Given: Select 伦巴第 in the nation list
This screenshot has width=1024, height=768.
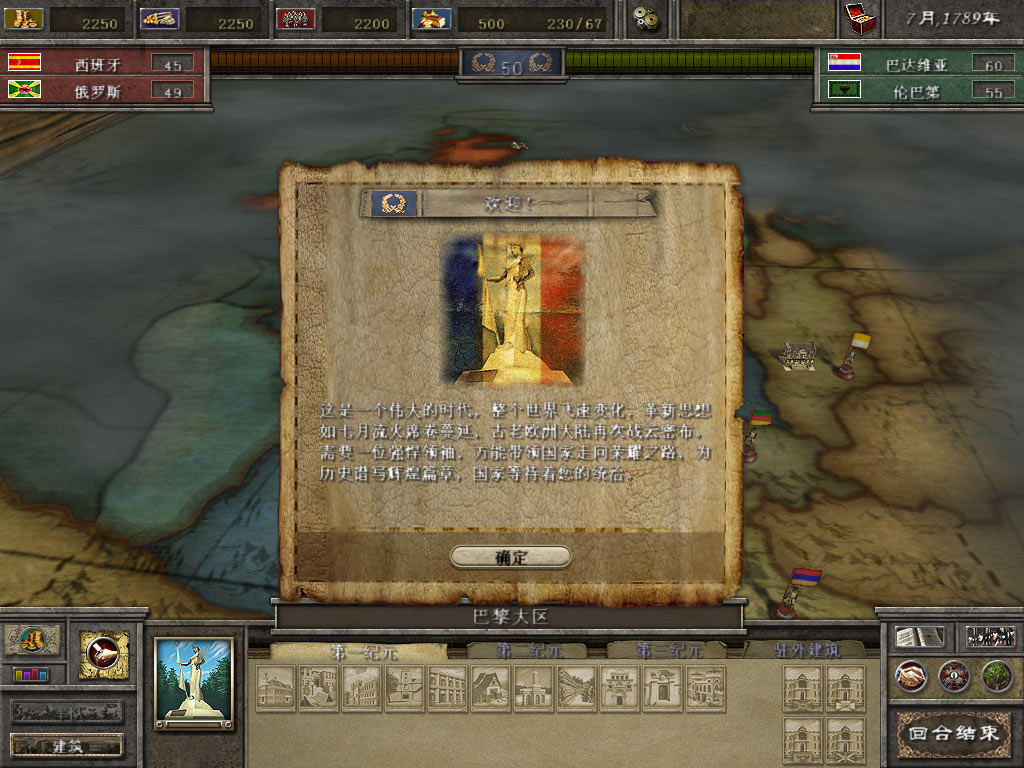Looking at the screenshot, I should click(916, 91).
